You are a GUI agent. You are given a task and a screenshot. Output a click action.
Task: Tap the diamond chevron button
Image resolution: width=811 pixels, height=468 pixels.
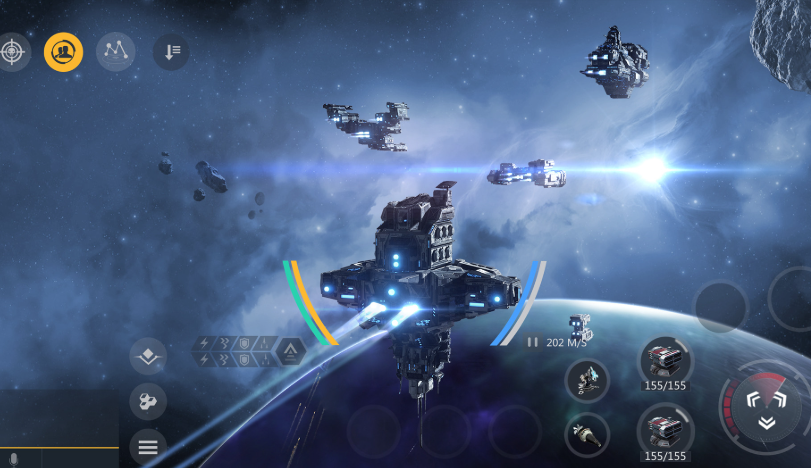[148, 356]
